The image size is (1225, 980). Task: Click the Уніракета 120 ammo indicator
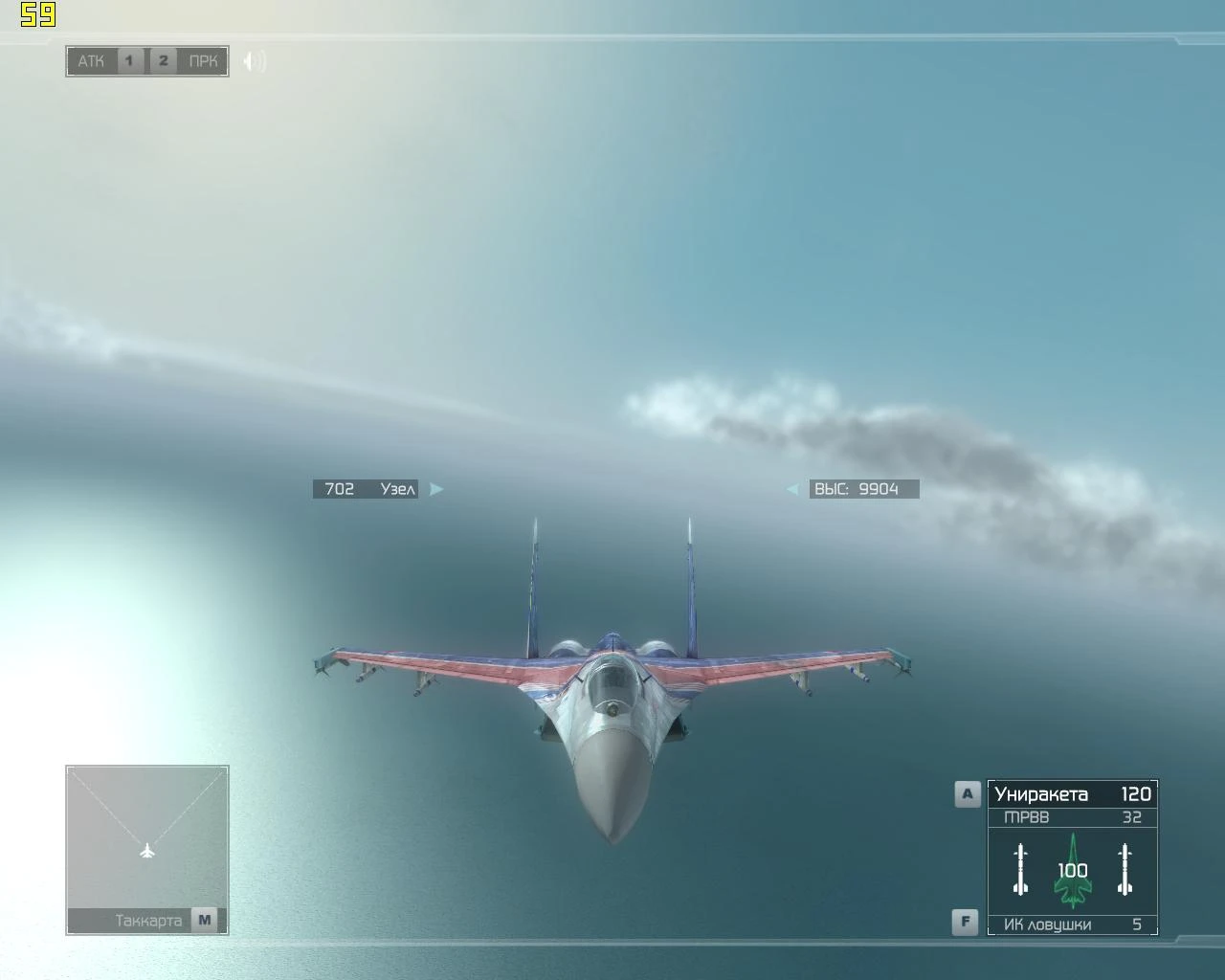1070,794
